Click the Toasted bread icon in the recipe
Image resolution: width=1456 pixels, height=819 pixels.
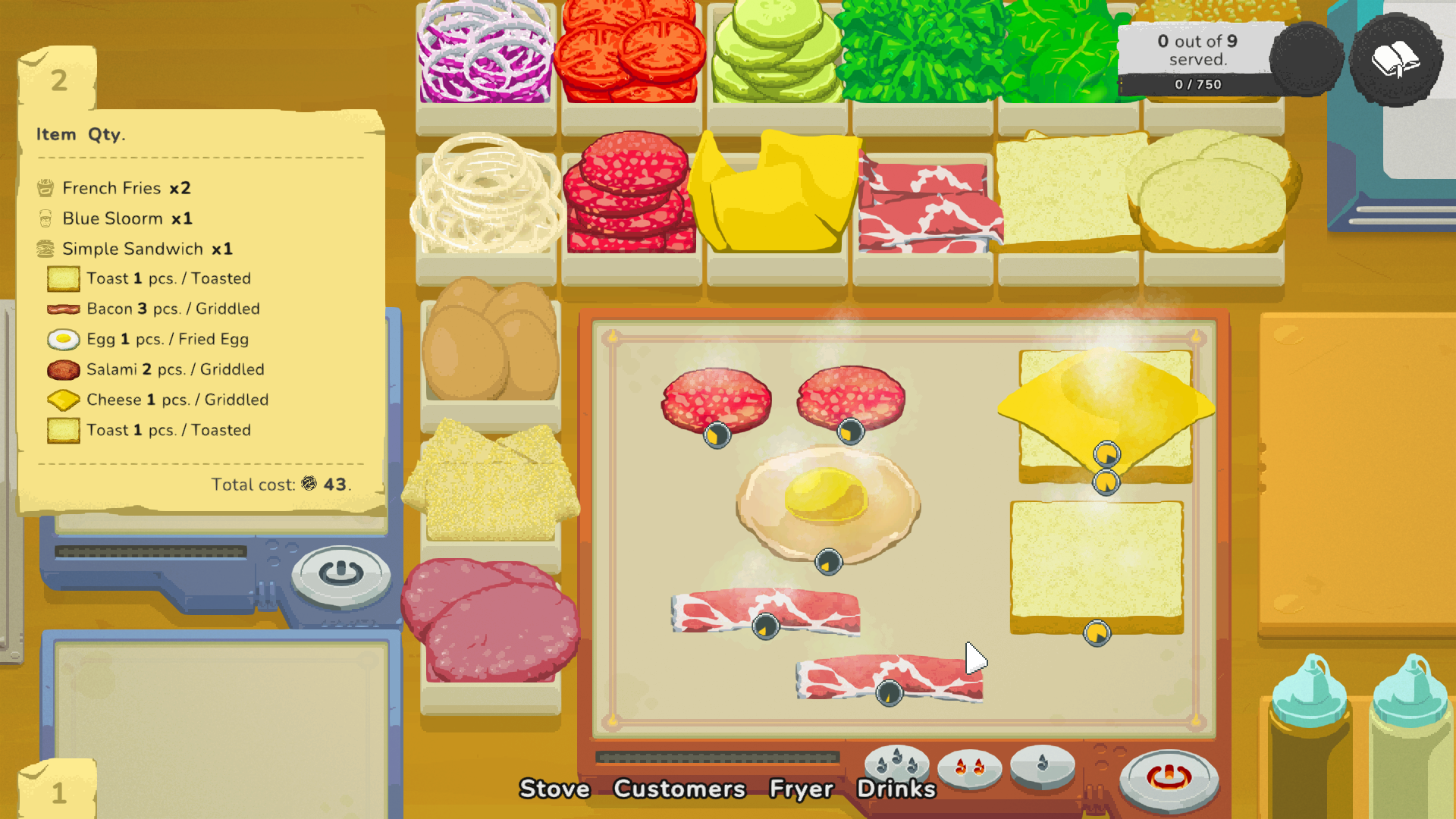(63, 278)
